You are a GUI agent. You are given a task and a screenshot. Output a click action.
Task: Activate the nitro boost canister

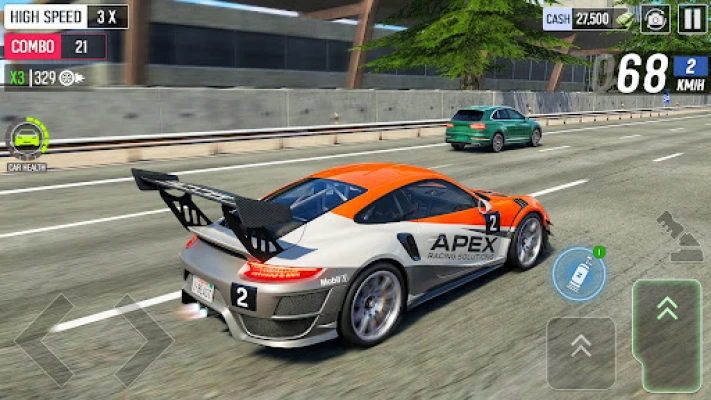579,274
